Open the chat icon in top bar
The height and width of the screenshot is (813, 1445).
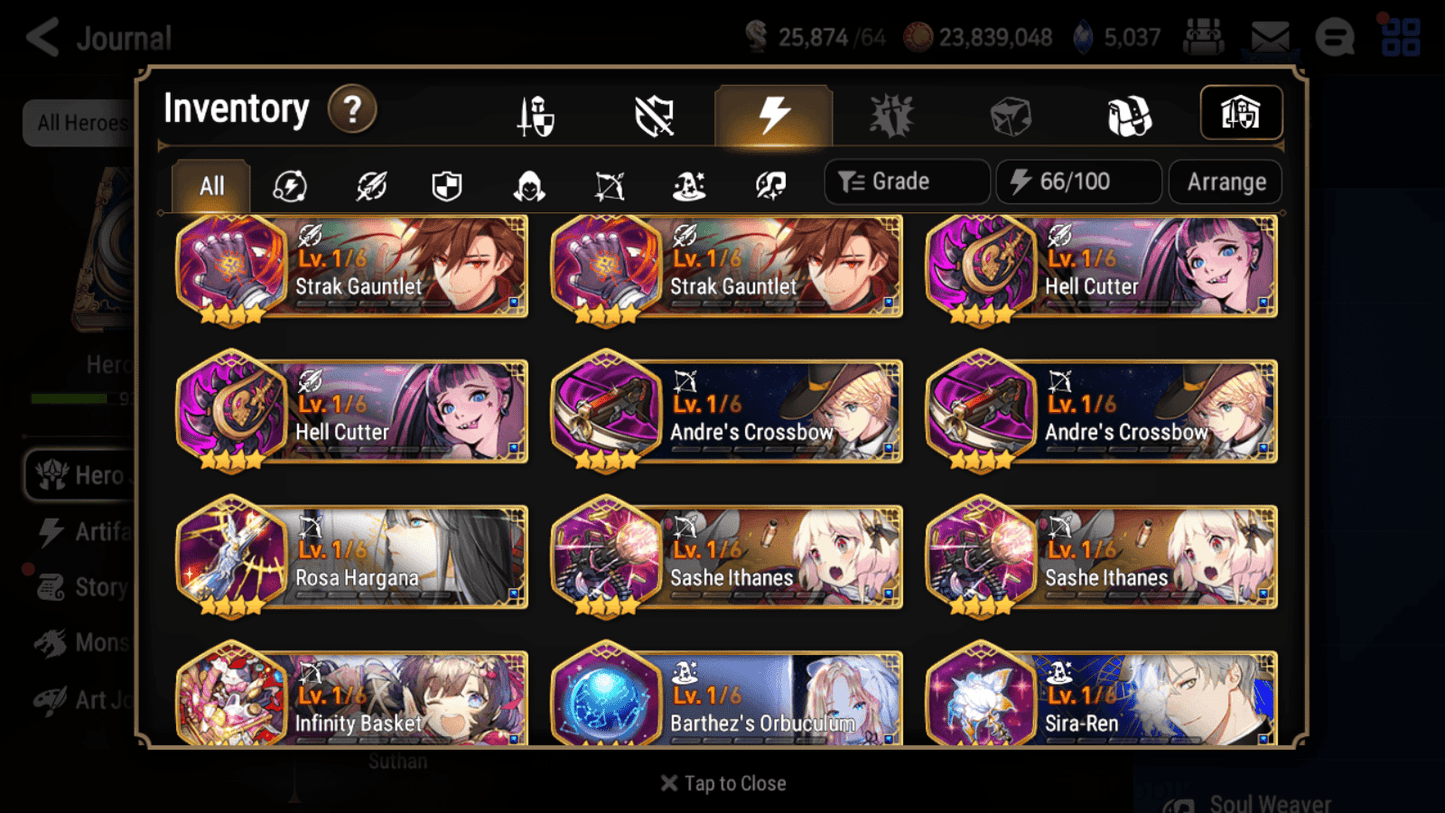point(1334,37)
